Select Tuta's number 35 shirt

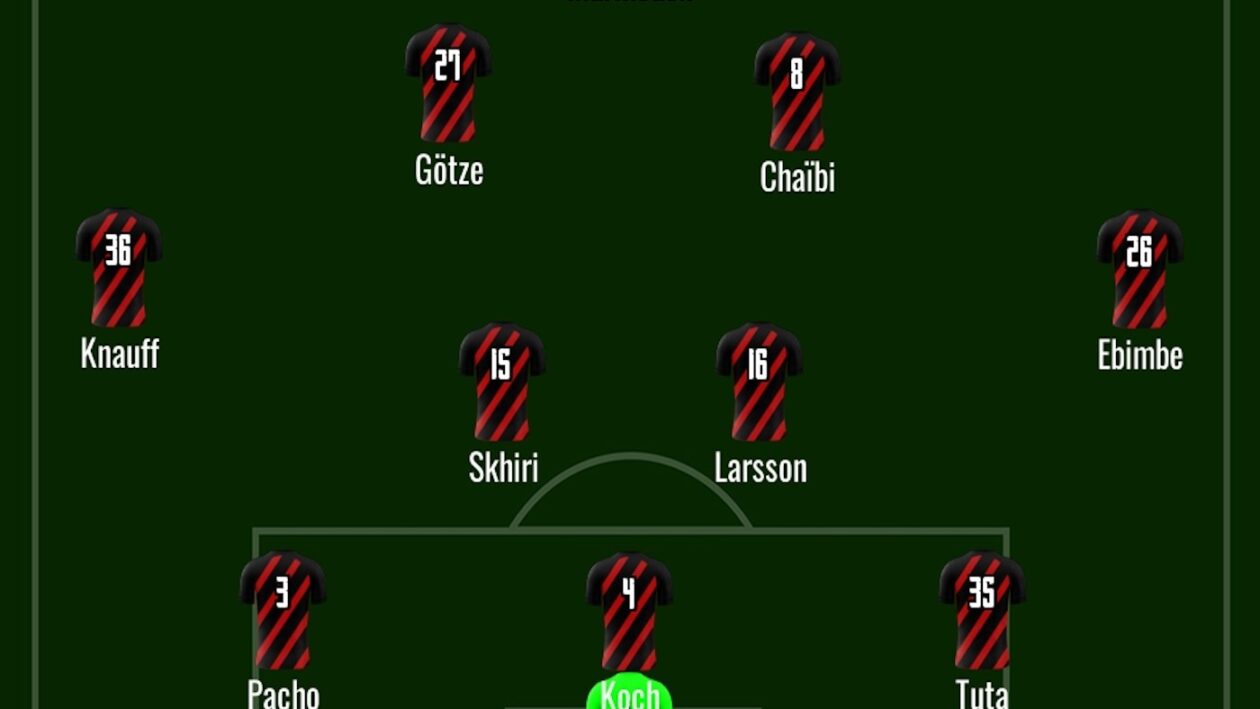point(982,610)
